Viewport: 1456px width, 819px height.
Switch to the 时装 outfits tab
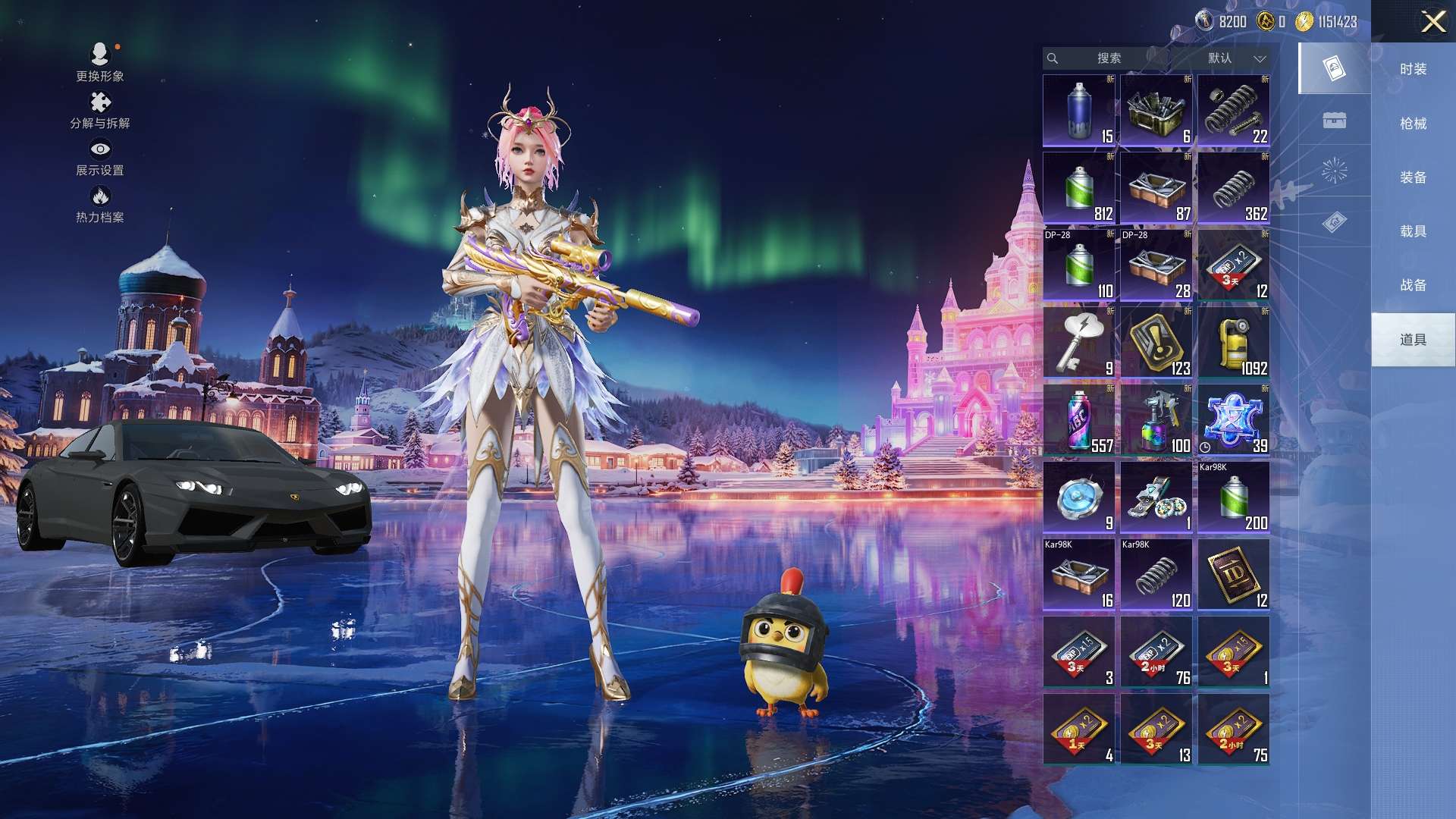1413,69
